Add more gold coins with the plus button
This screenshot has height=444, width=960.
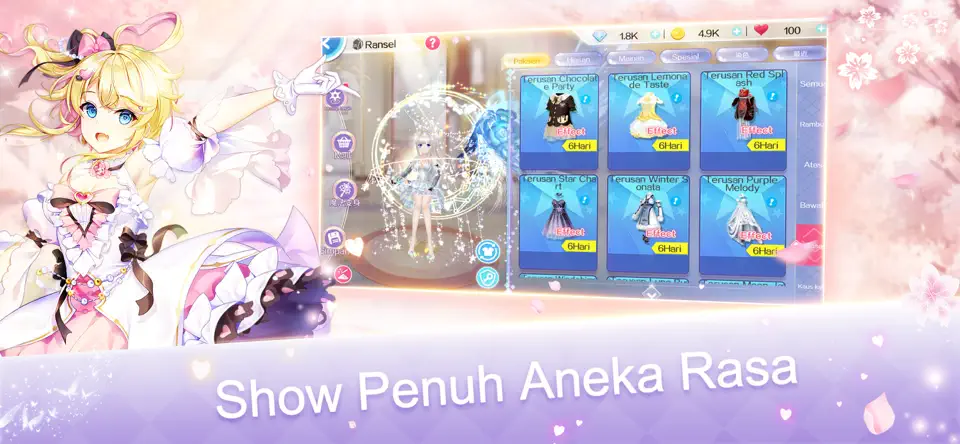pyautogui.click(x=736, y=33)
